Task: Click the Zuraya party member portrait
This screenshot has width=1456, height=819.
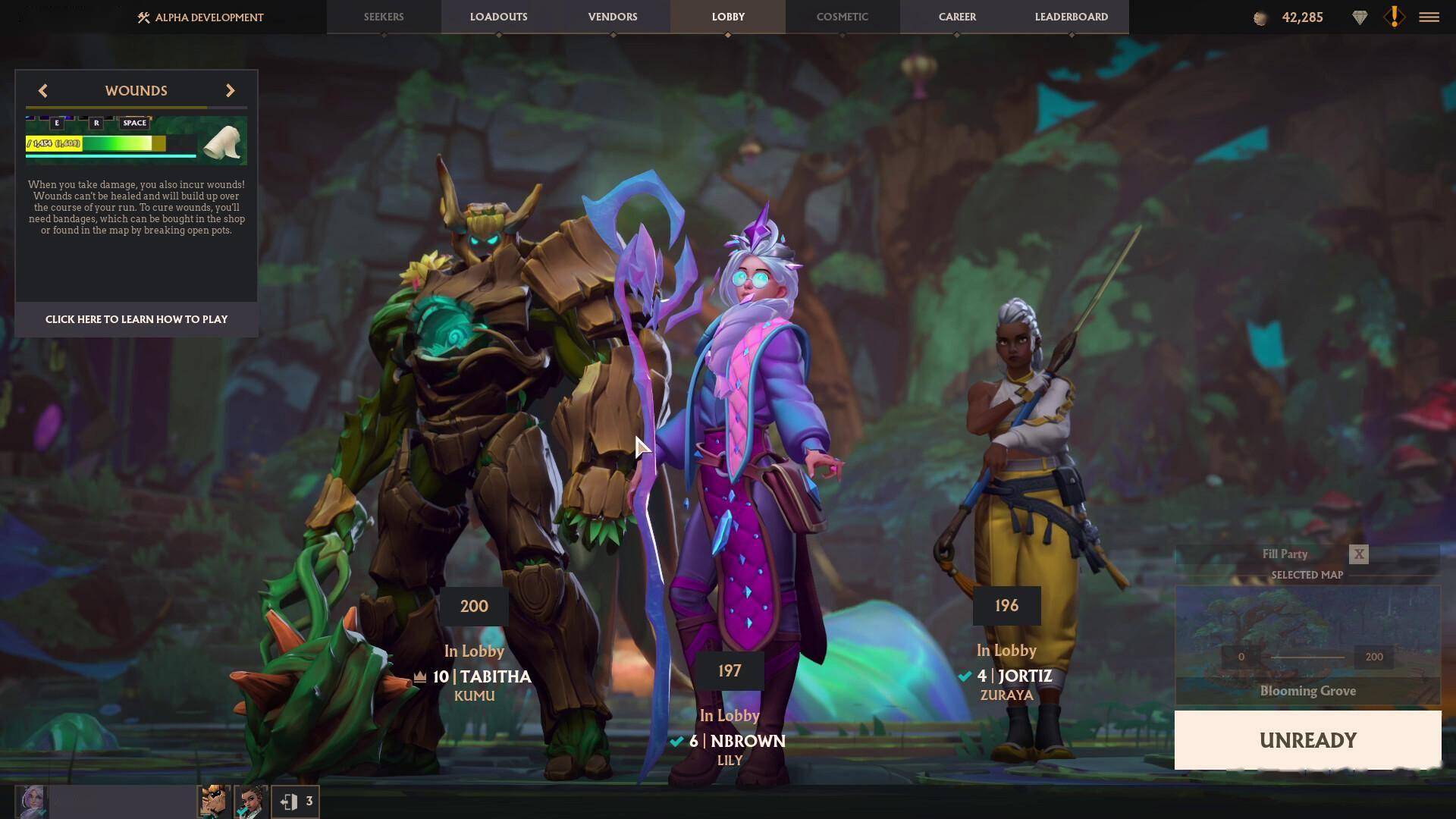Action: pos(251,802)
